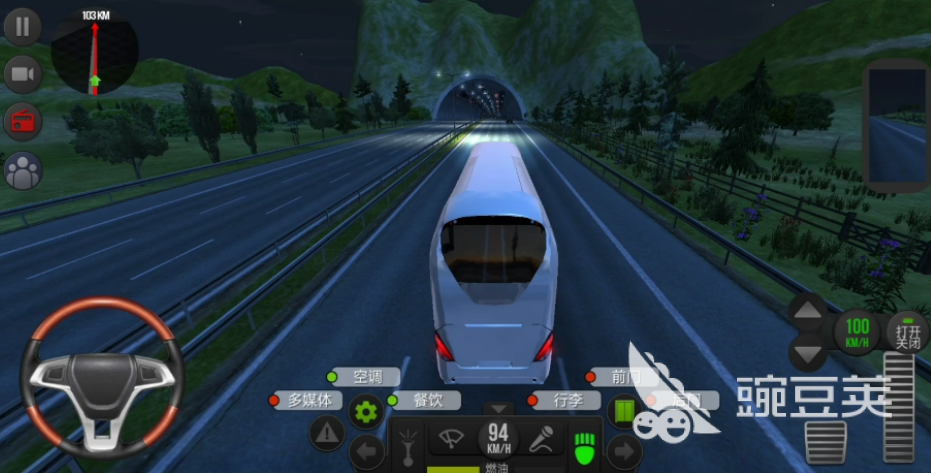931x473 pixels.
Task: Open the red radio
Action: (x=22, y=122)
